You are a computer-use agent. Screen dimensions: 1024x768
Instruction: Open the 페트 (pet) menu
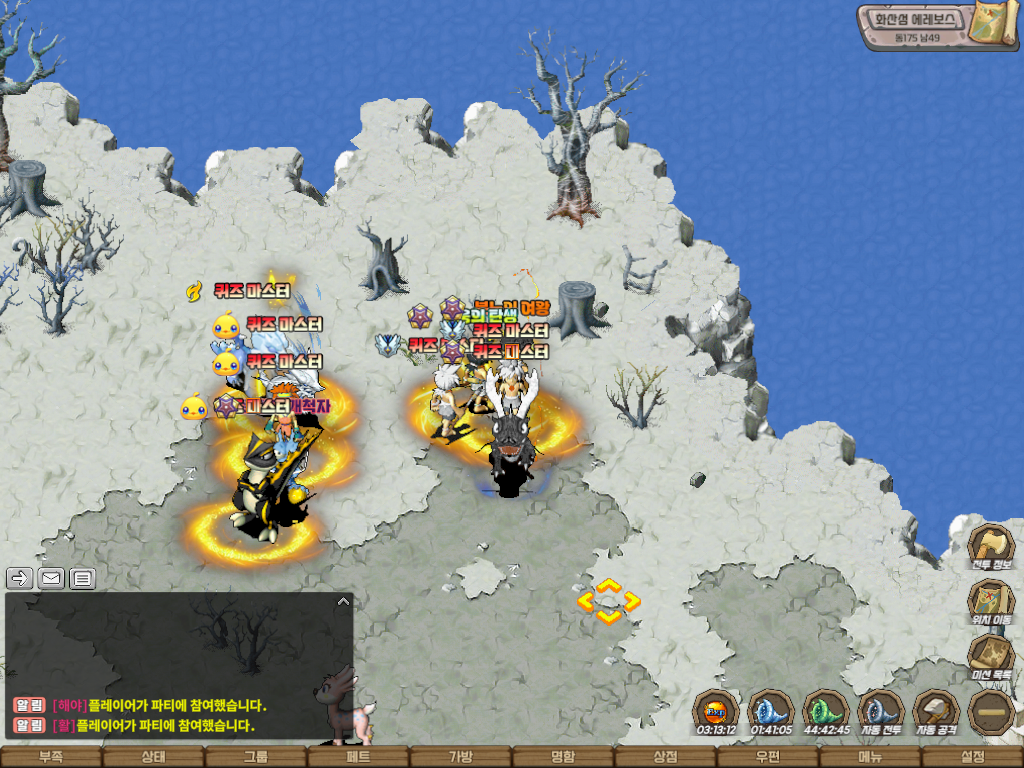(x=358, y=757)
